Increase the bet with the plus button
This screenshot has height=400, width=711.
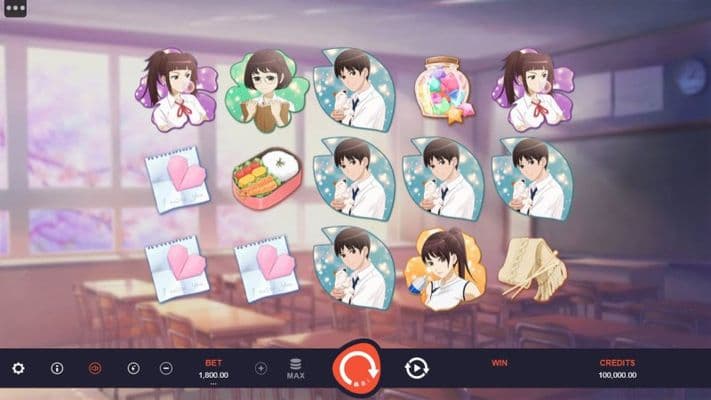(x=261, y=368)
